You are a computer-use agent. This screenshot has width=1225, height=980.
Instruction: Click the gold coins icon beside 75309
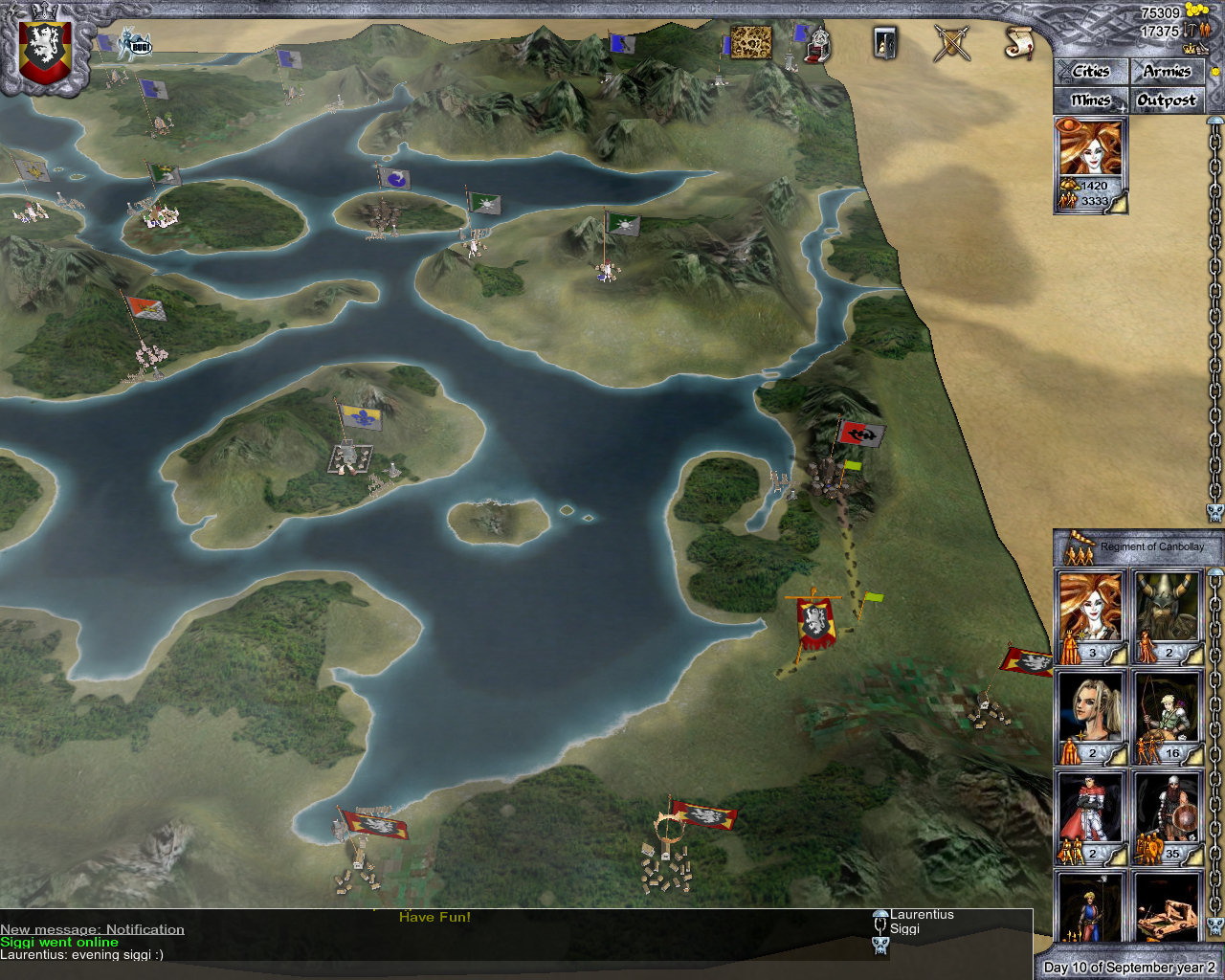point(1195,10)
